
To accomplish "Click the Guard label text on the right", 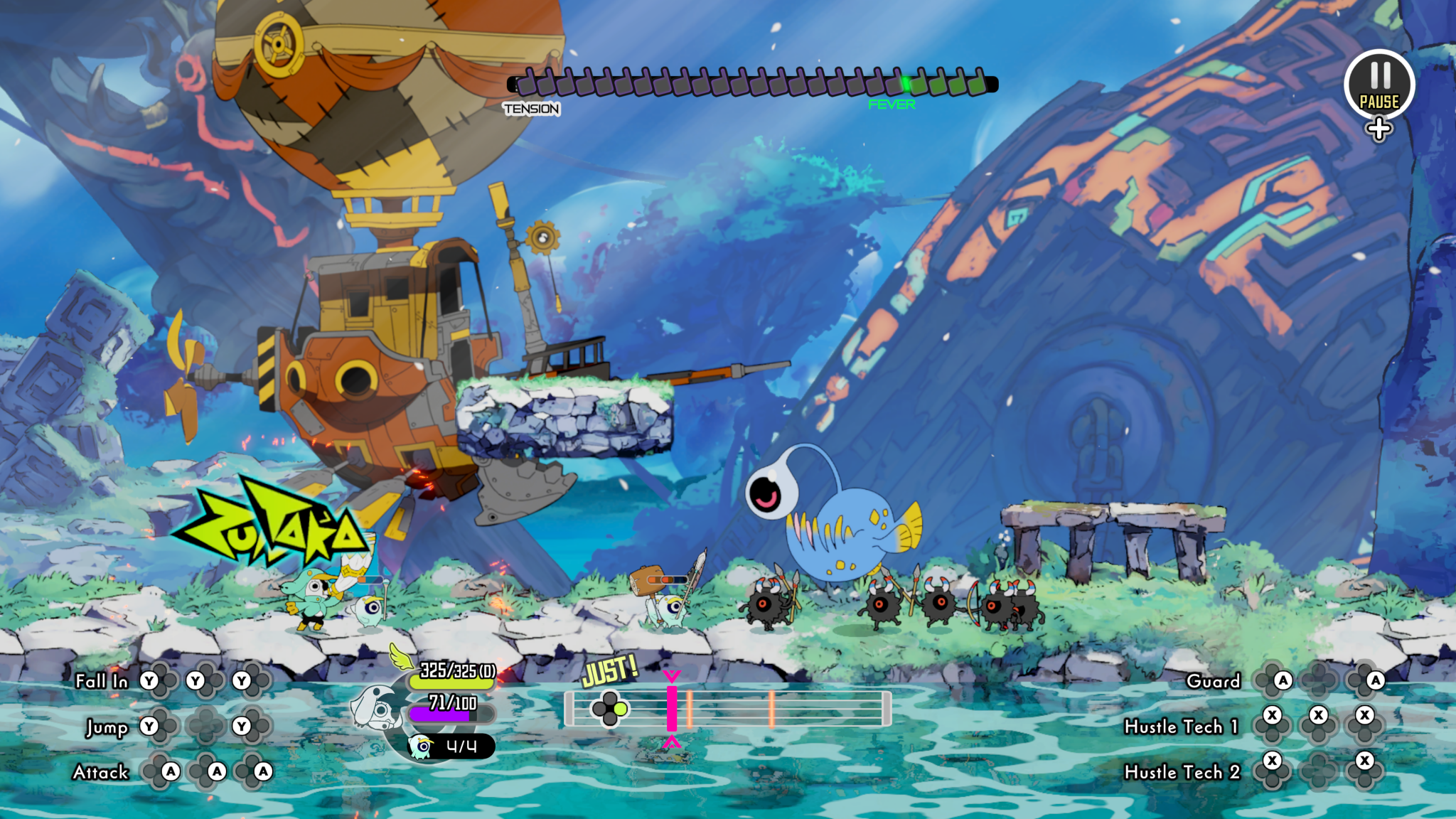I will [1213, 681].
